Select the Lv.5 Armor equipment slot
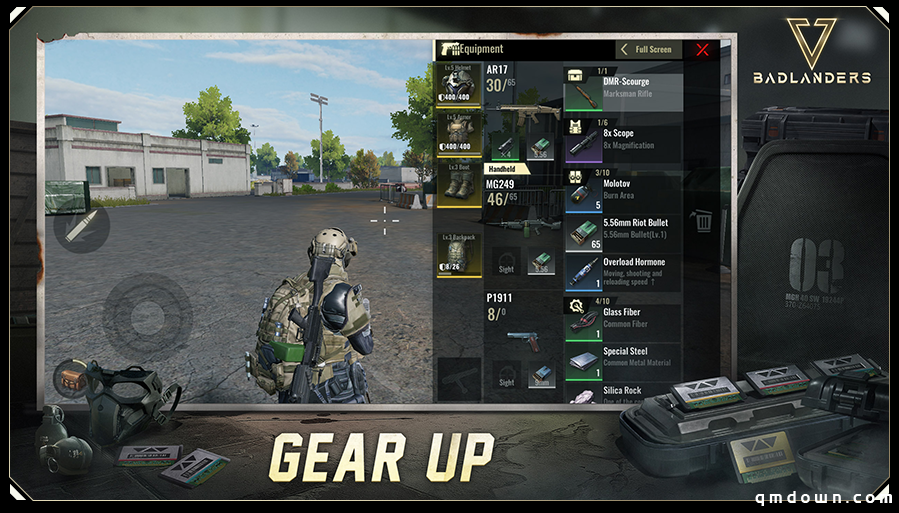 (459, 135)
